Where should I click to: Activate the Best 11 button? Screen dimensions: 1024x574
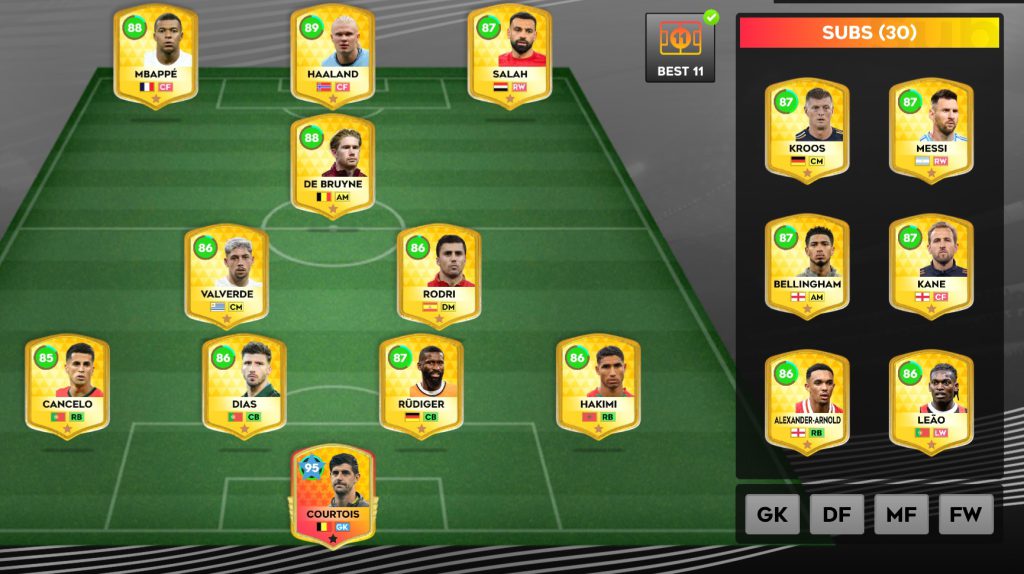tap(680, 47)
